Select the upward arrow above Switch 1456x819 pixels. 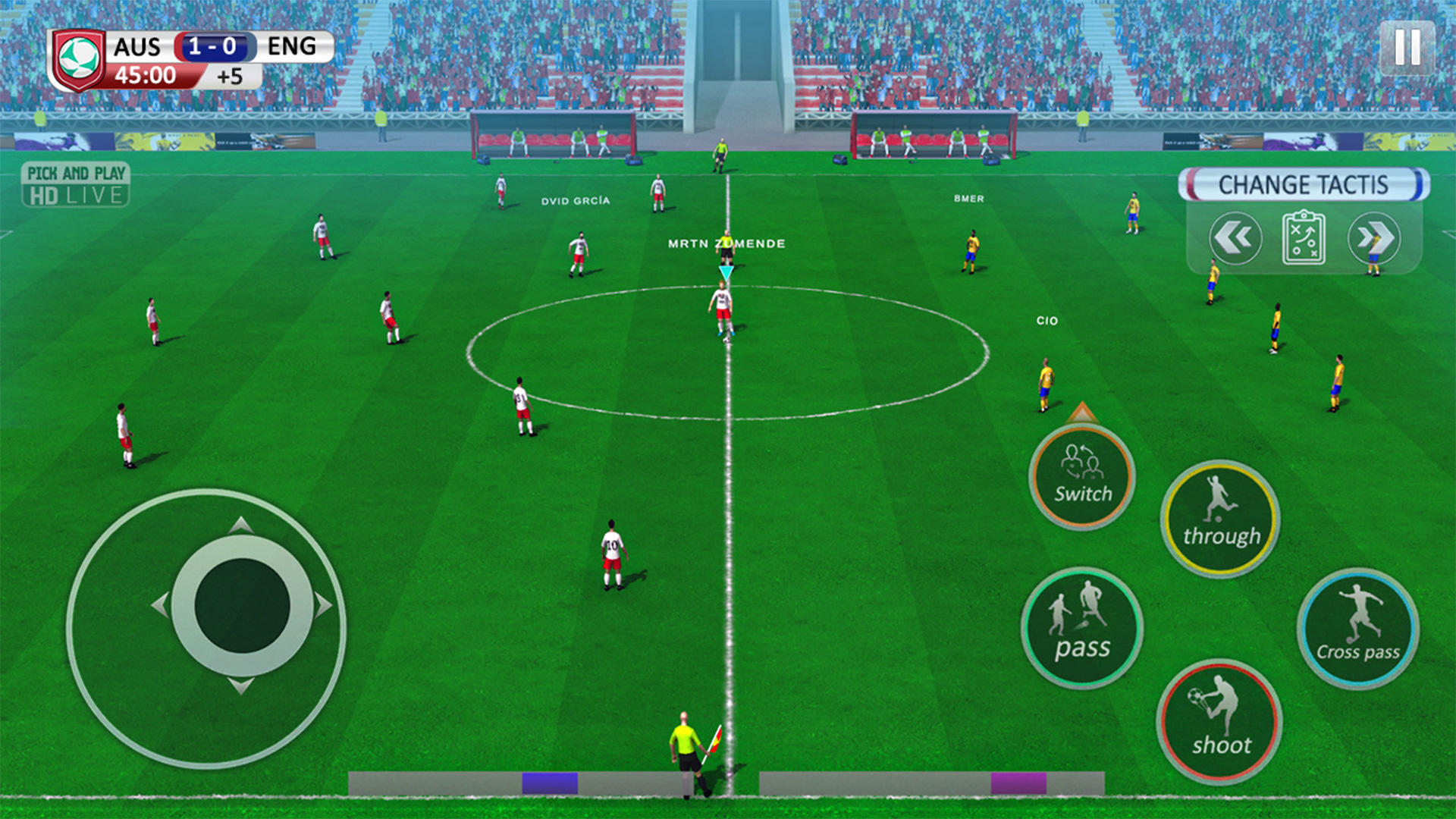(x=1082, y=412)
